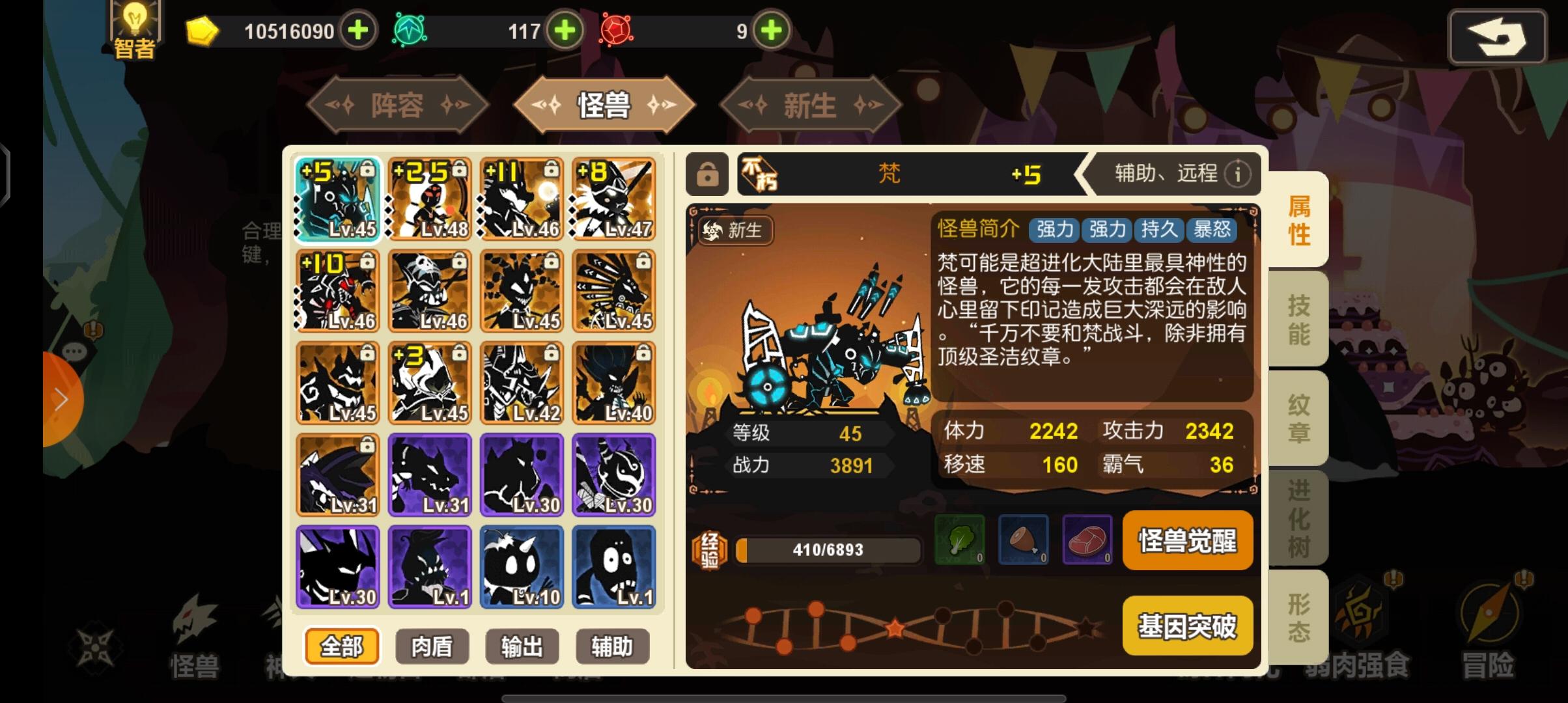This screenshot has width=1568, height=703.
Task: Select the ham EXP food icon
Action: tap(1024, 541)
